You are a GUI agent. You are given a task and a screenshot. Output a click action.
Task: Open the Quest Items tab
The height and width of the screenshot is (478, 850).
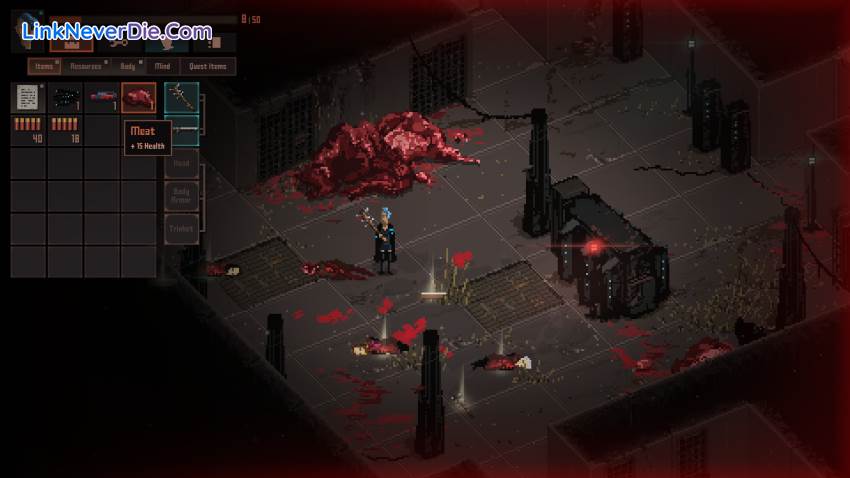tap(207, 66)
